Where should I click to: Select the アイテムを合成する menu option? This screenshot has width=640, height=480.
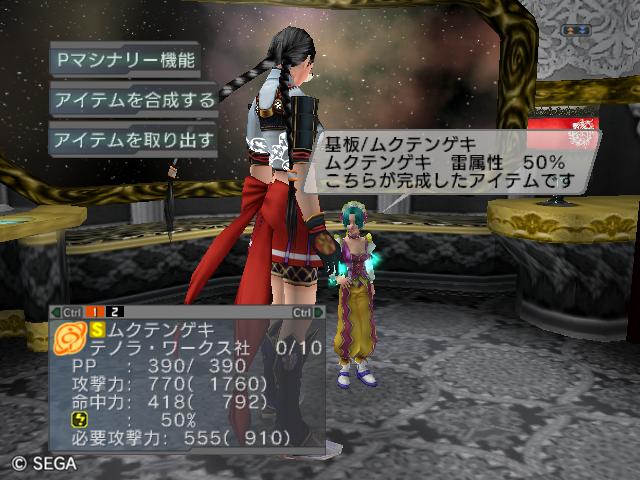tap(133, 99)
